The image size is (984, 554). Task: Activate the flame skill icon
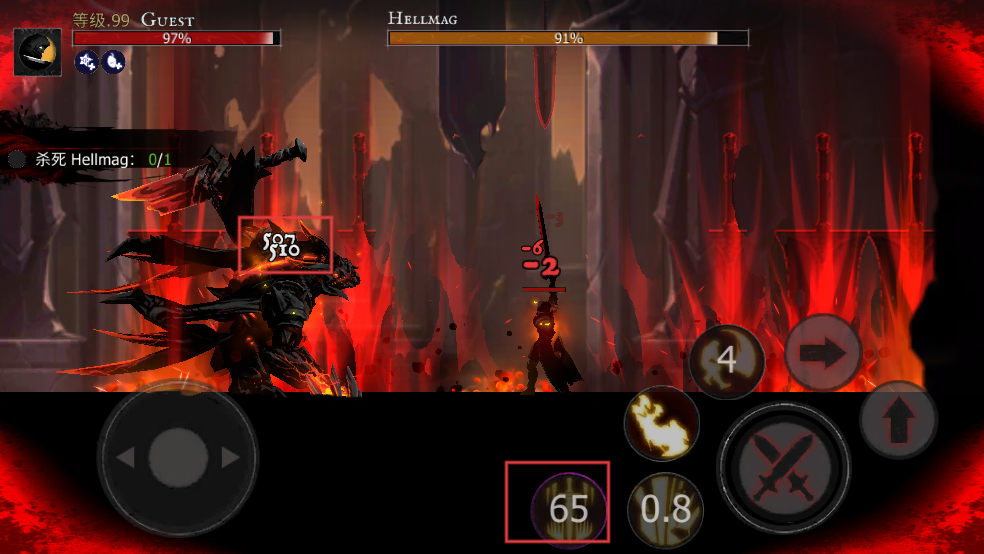click(661, 423)
